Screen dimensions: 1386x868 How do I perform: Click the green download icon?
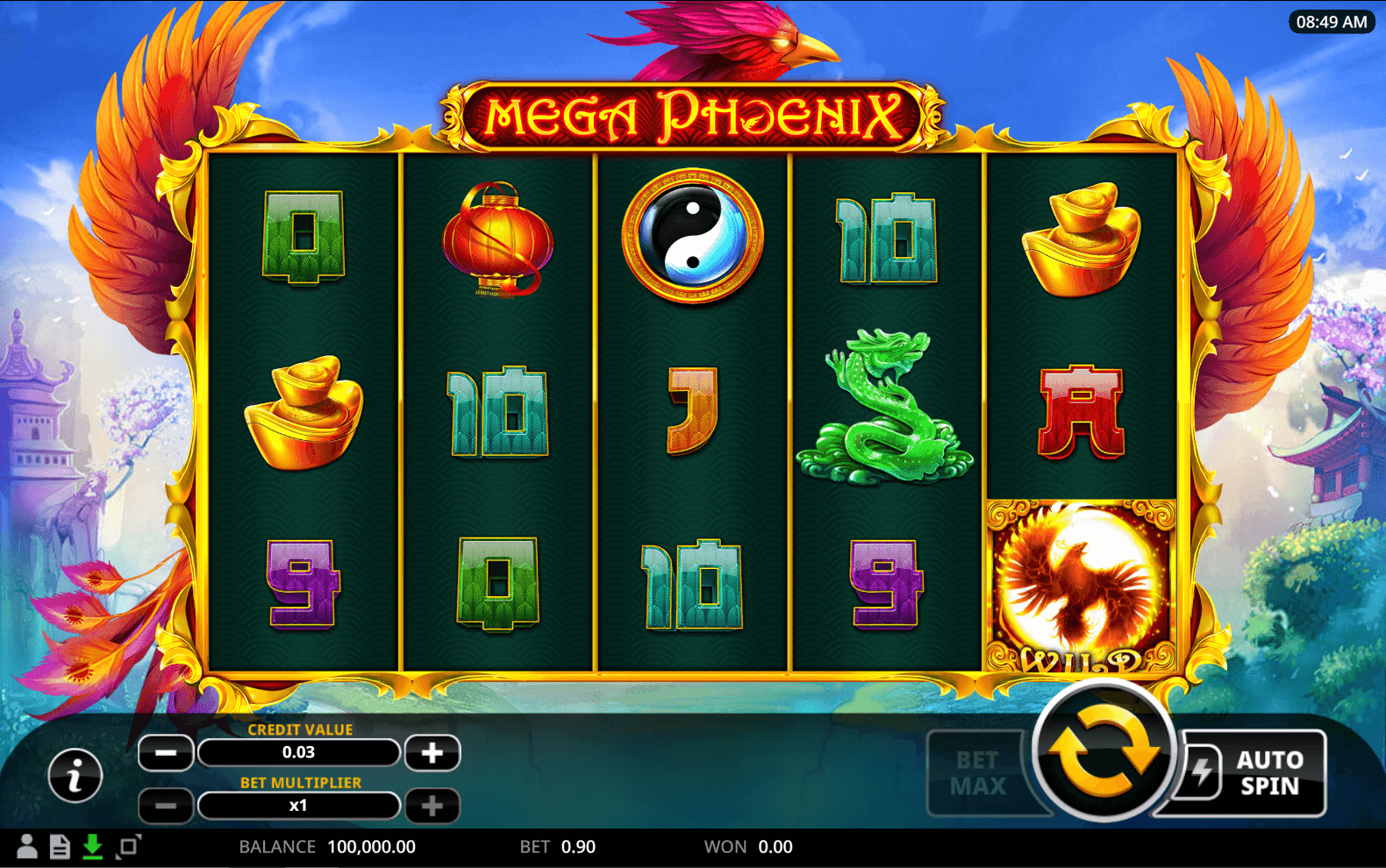pos(93,846)
